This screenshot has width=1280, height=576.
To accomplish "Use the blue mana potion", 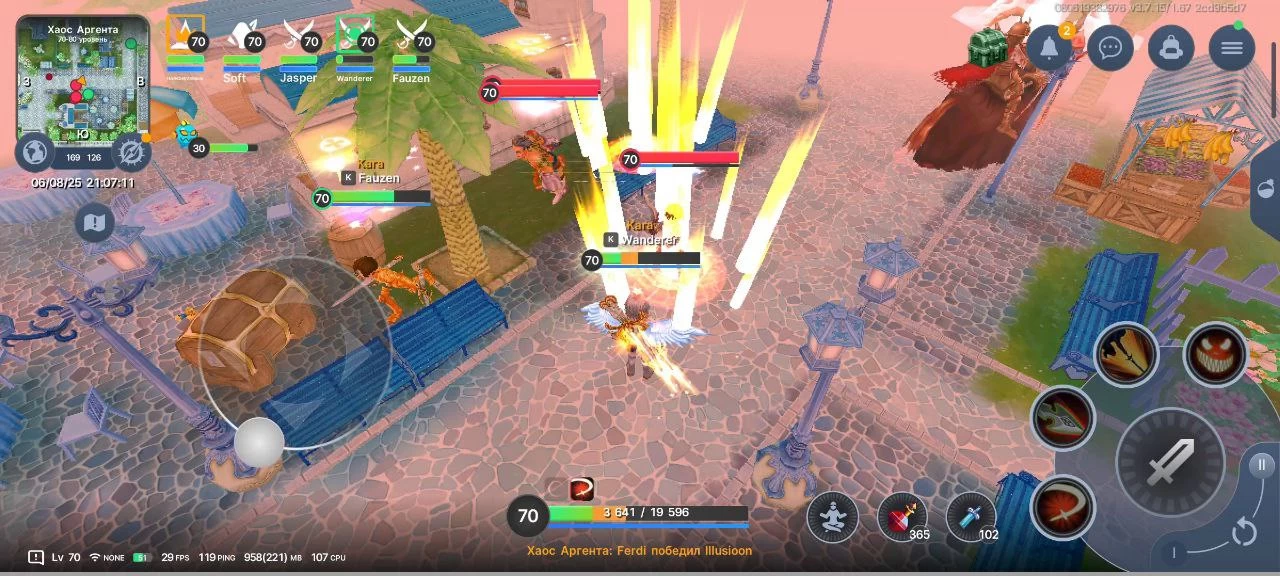I will point(970,517).
